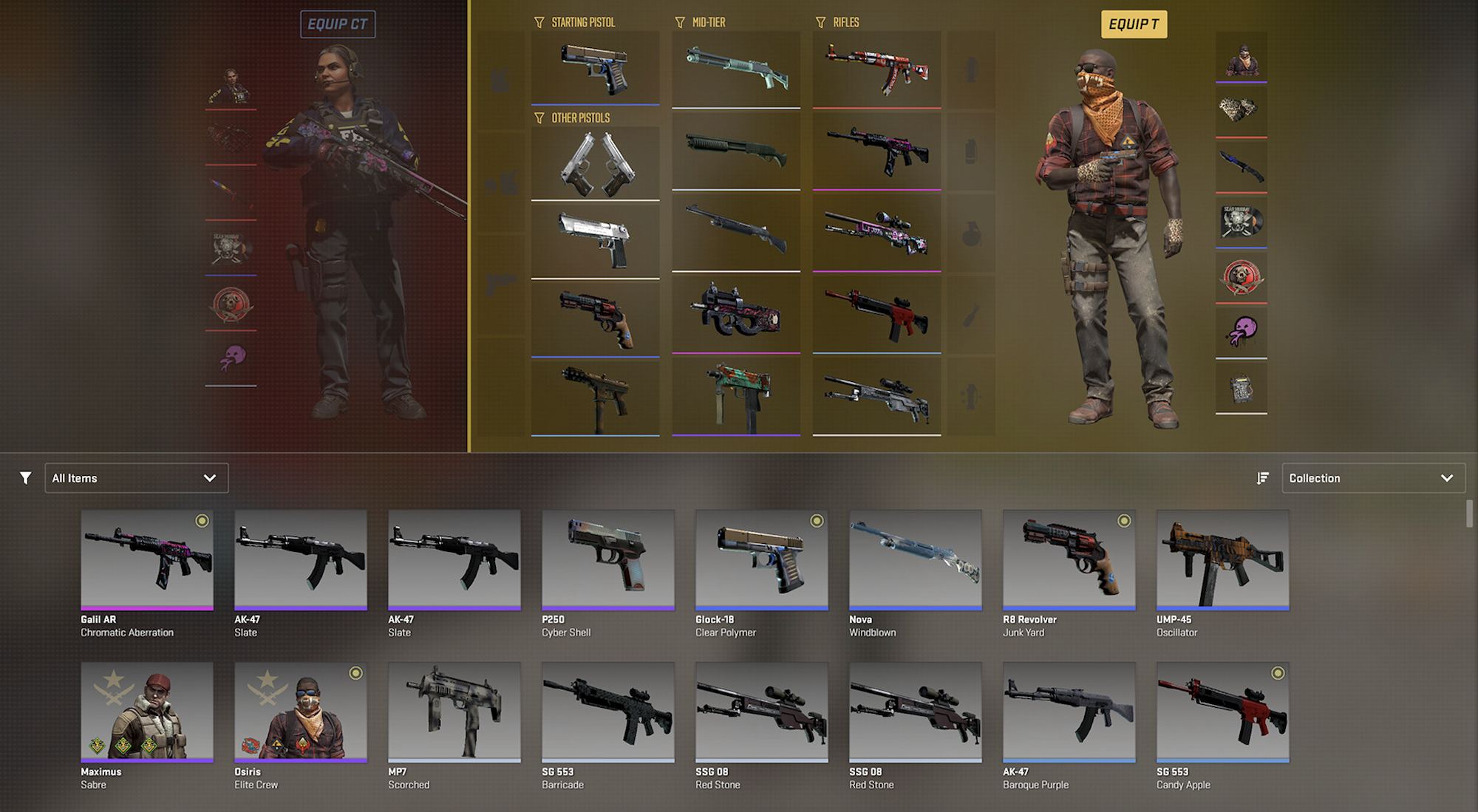Select the Dual Berettas loadout slot
This screenshot has height=812, width=1478.
pos(595,163)
